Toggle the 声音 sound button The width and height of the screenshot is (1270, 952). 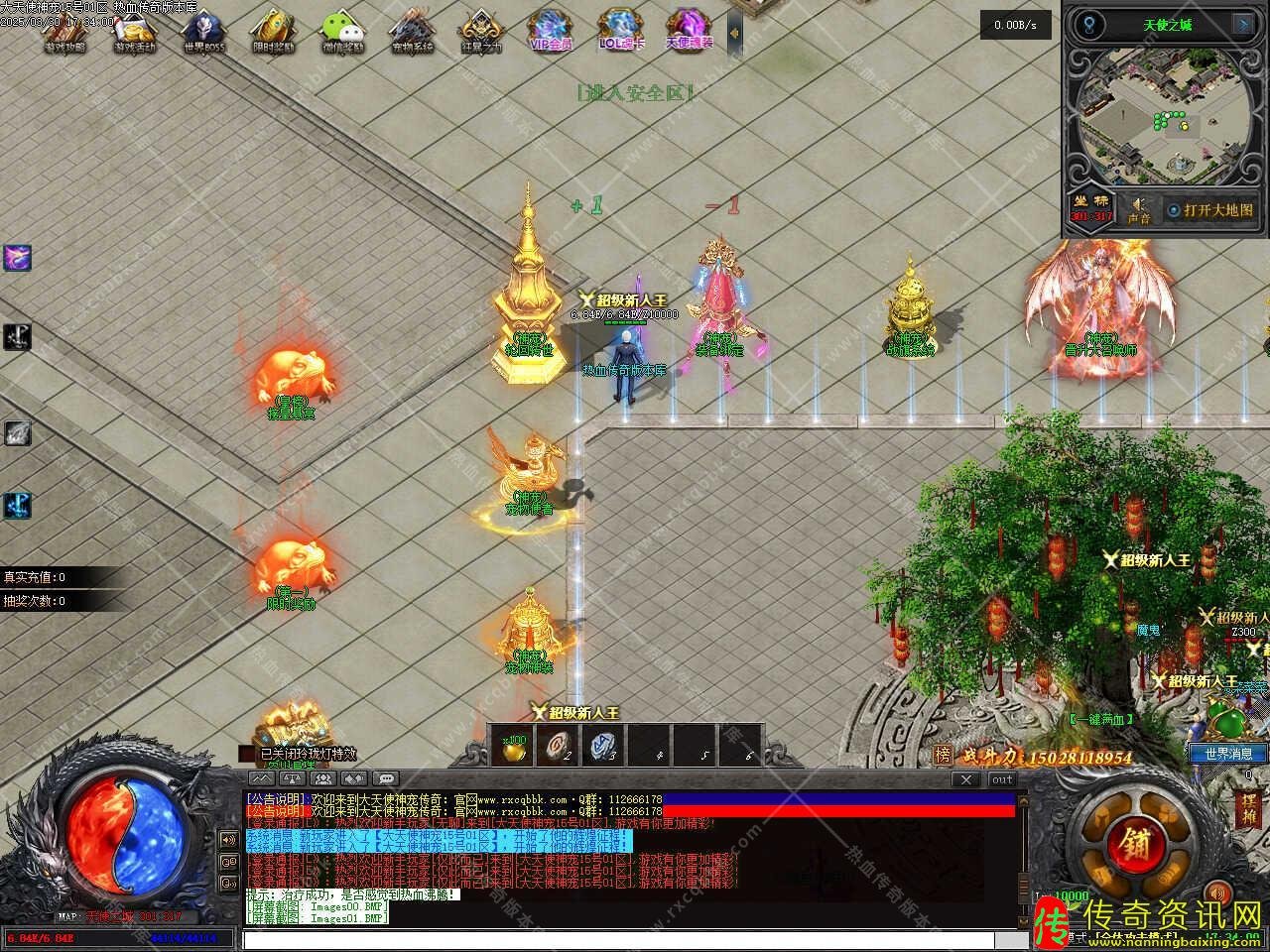[x=1138, y=209]
